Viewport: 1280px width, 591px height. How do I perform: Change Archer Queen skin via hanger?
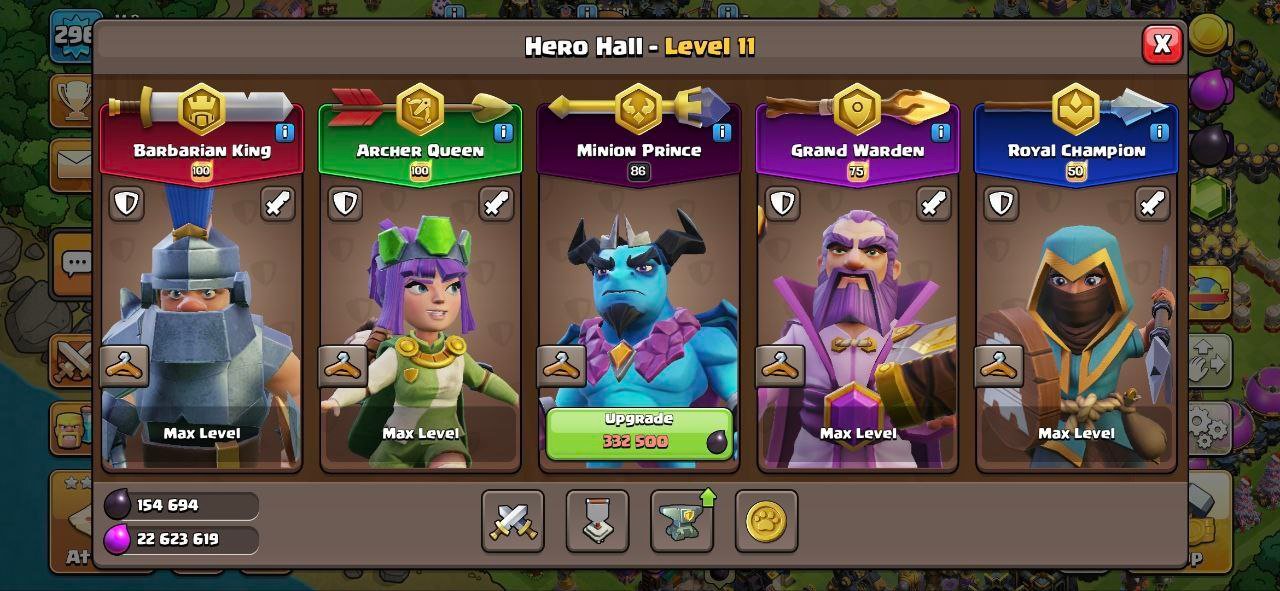click(343, 366)
